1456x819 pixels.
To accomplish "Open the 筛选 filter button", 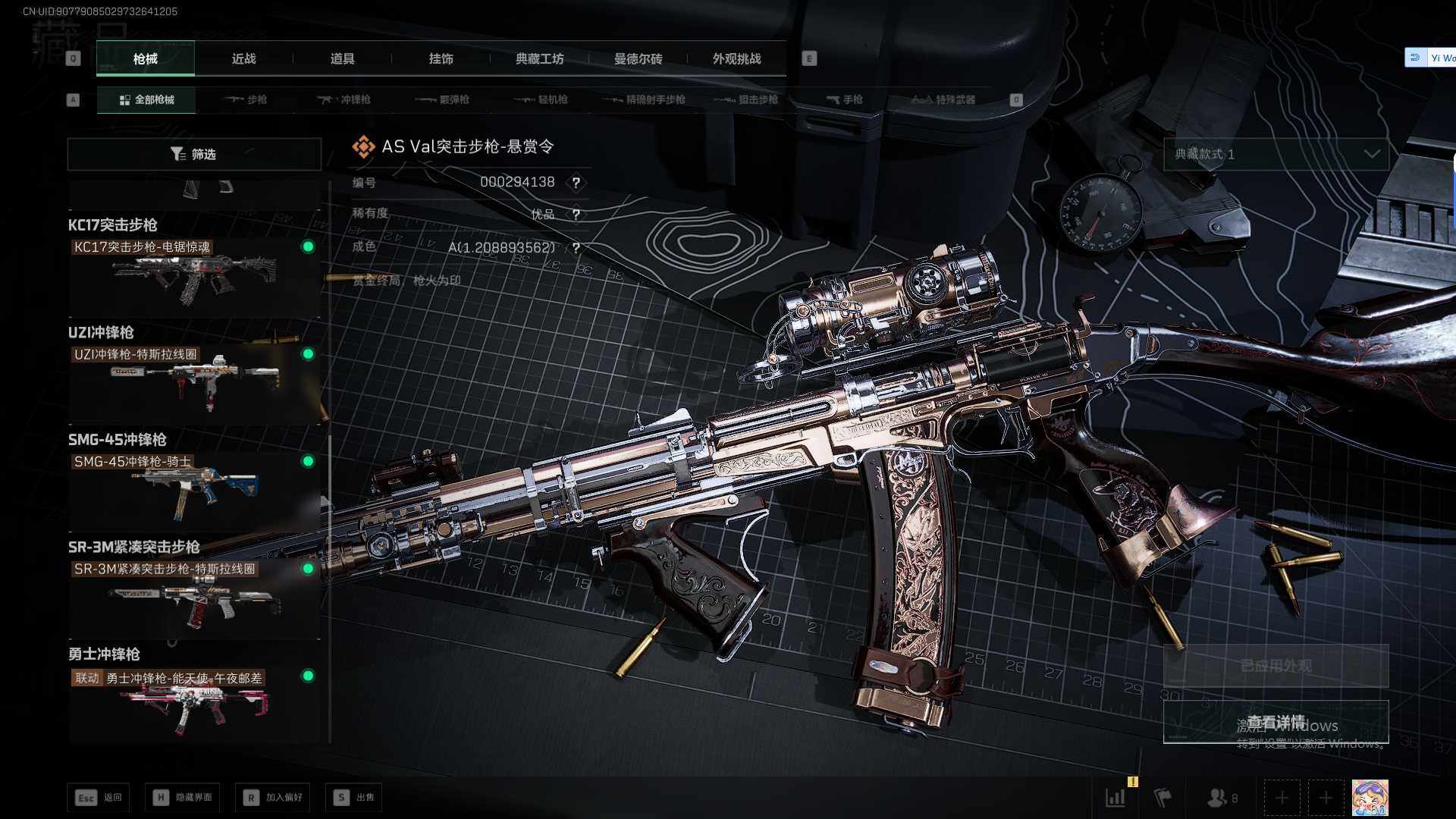I will coord(194,154).
